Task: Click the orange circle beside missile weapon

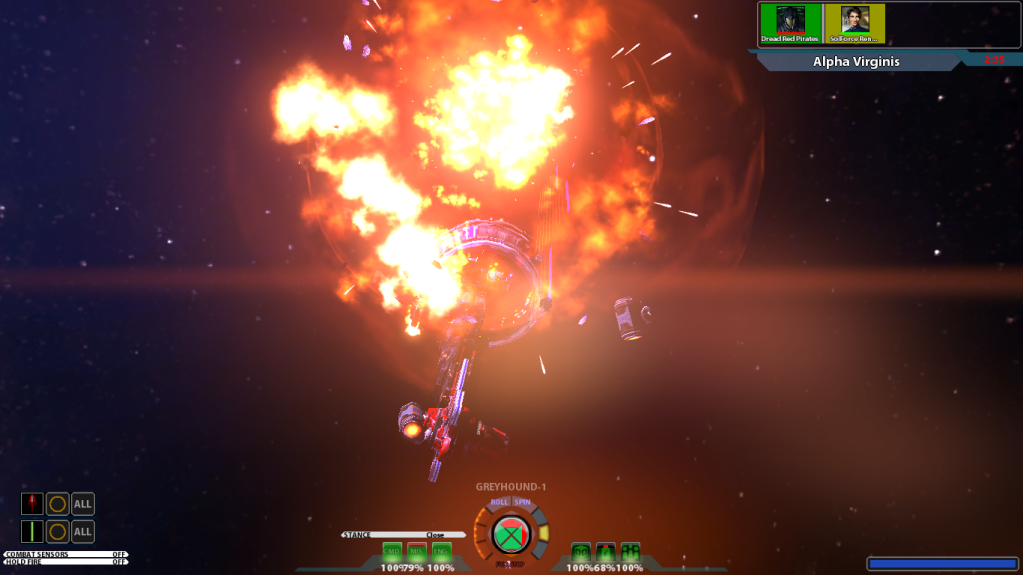Action: 58,504
